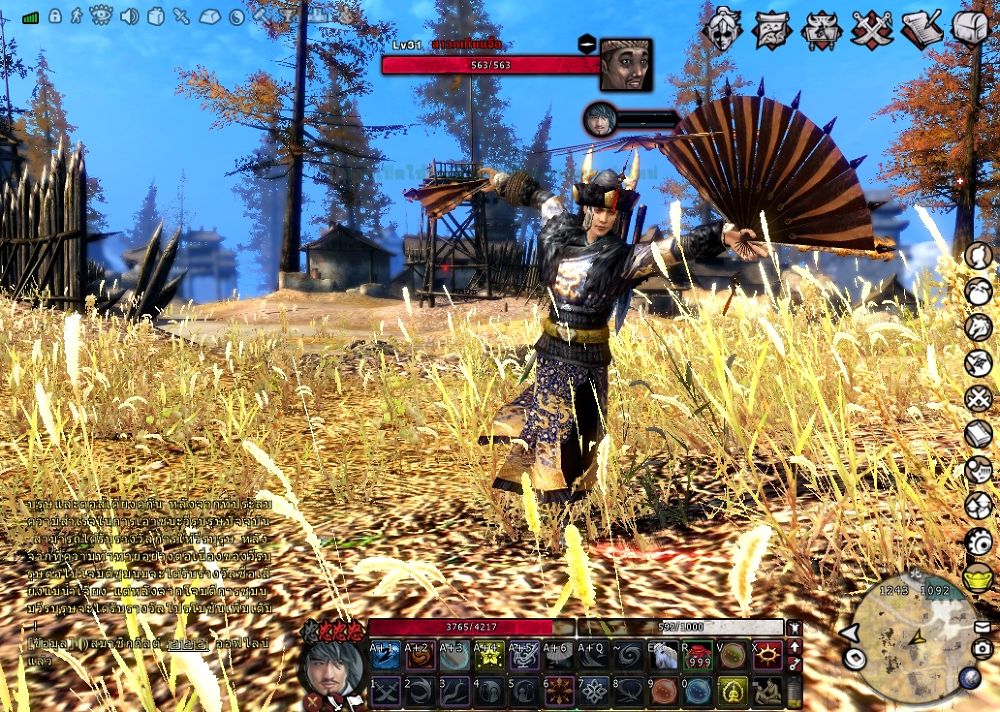Click the padlock icon in top bar
This screenshot has width=1000, height=712.
pos(54,16)
